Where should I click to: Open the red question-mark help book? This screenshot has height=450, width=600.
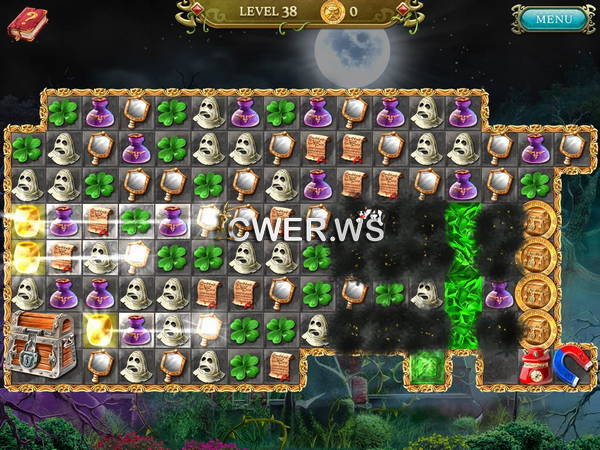(x=28, y=22)
